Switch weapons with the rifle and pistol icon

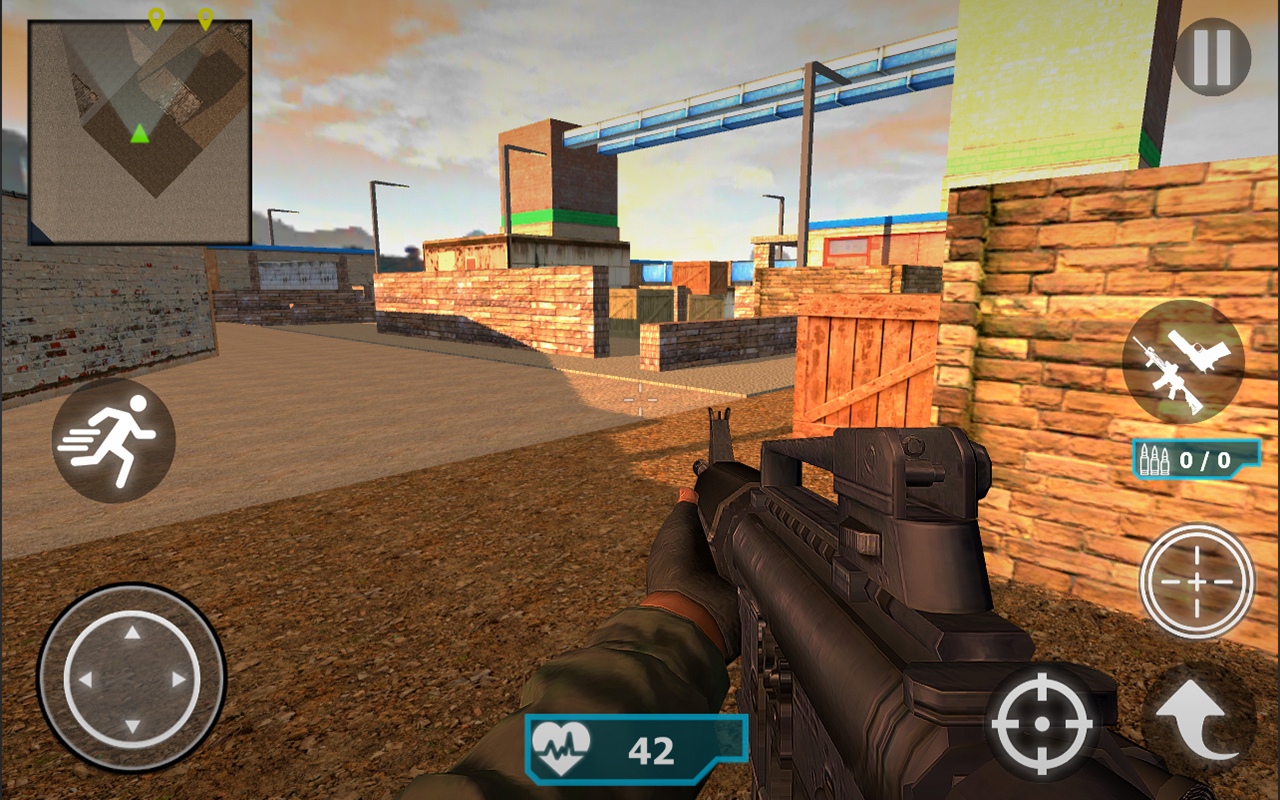click(1183, 361)
